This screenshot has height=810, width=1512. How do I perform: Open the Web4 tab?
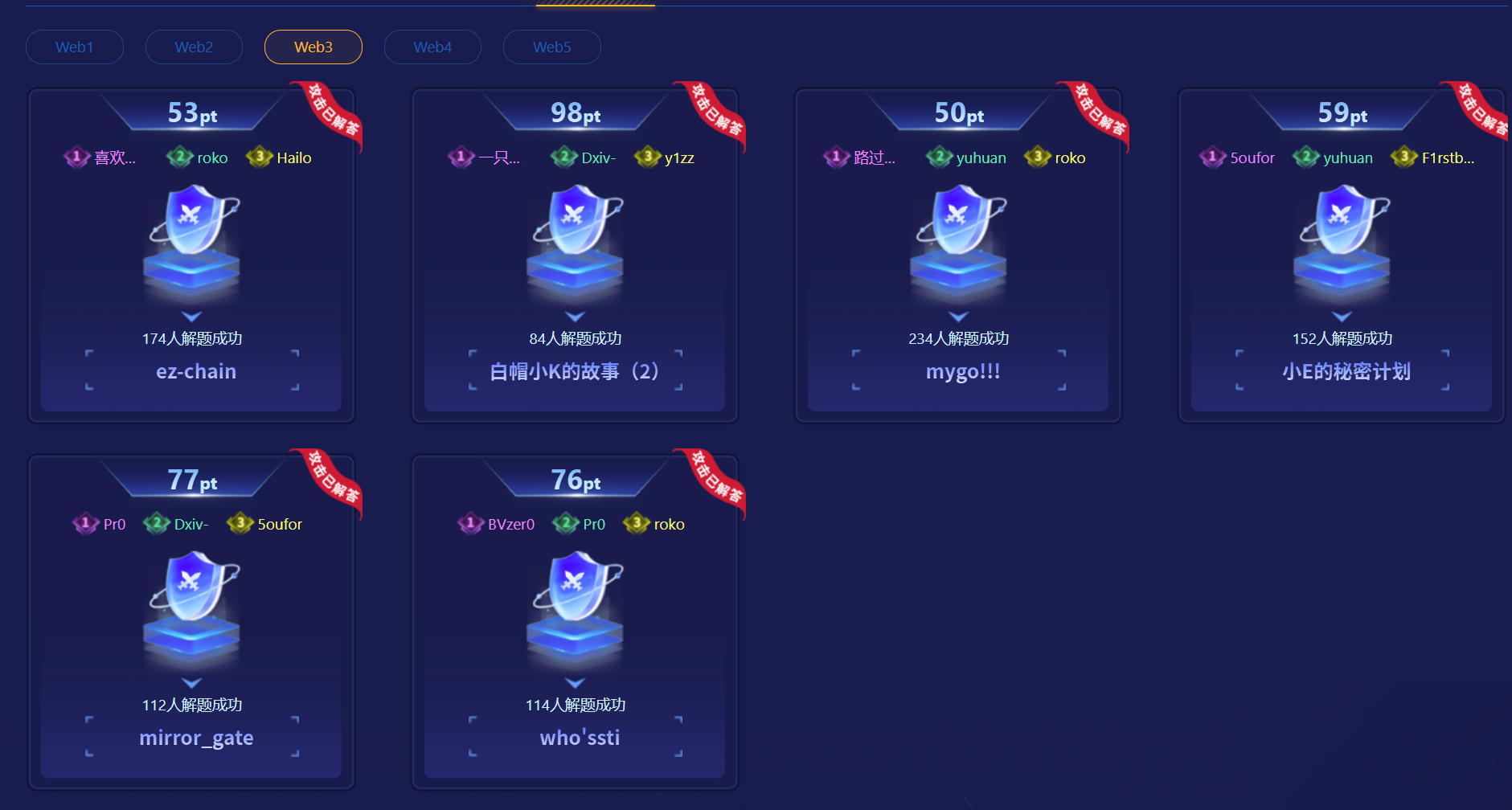[x=432, y=47]
